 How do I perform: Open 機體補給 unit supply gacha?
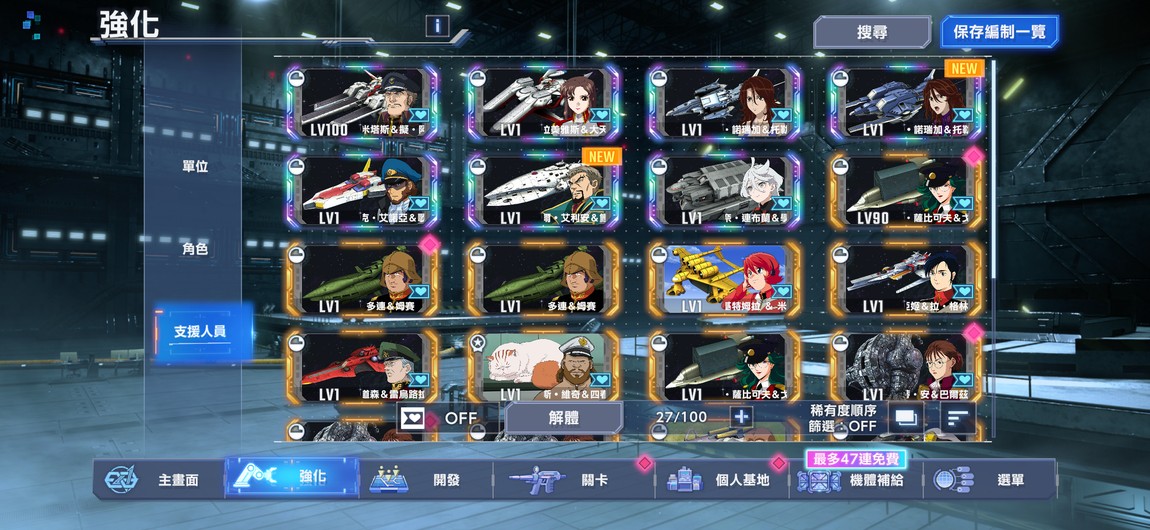855,480
